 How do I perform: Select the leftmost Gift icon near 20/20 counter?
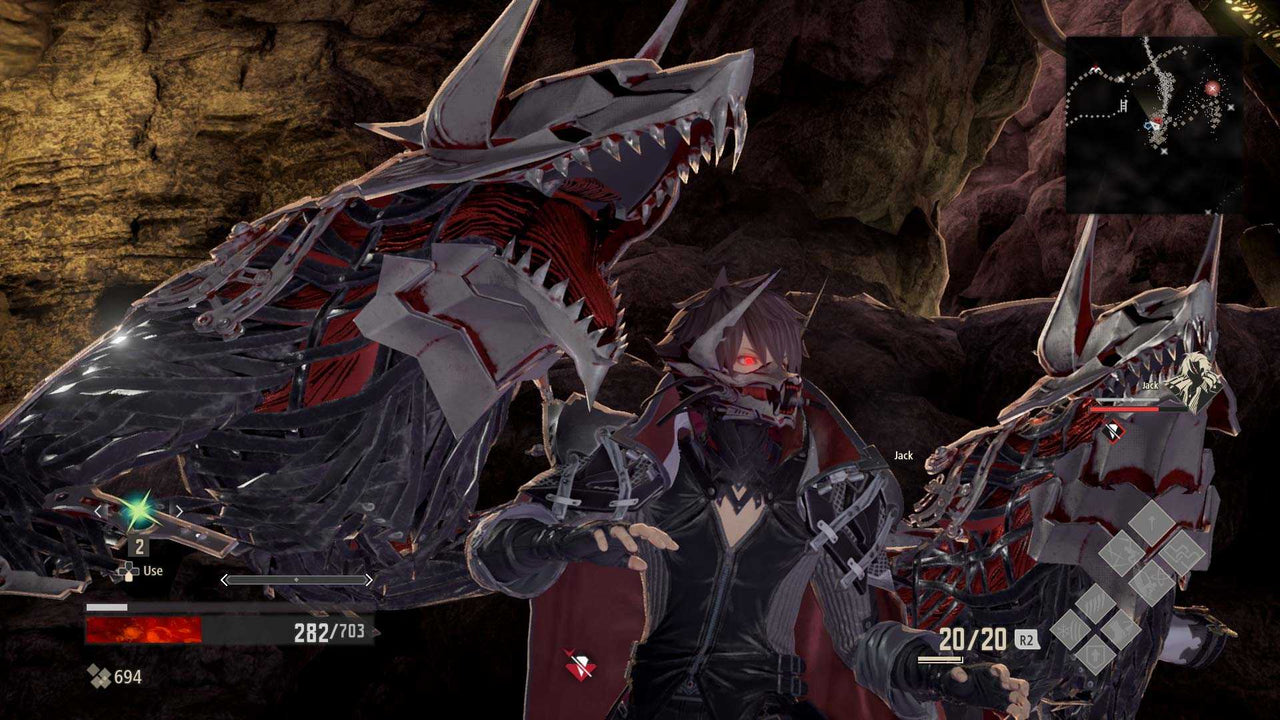coord(1068,627)
